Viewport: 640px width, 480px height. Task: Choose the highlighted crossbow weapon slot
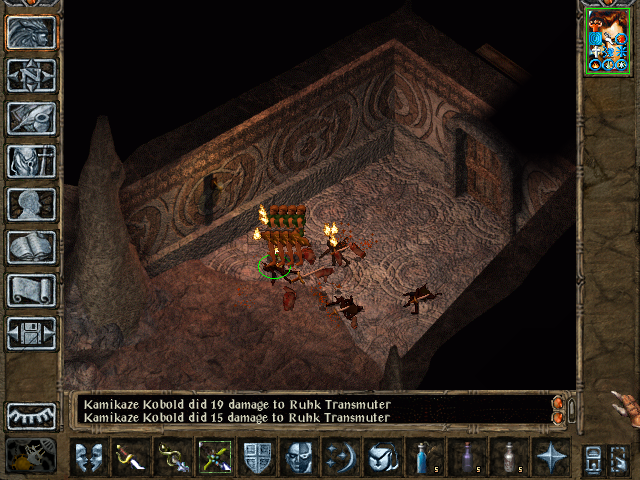[215, 456]
